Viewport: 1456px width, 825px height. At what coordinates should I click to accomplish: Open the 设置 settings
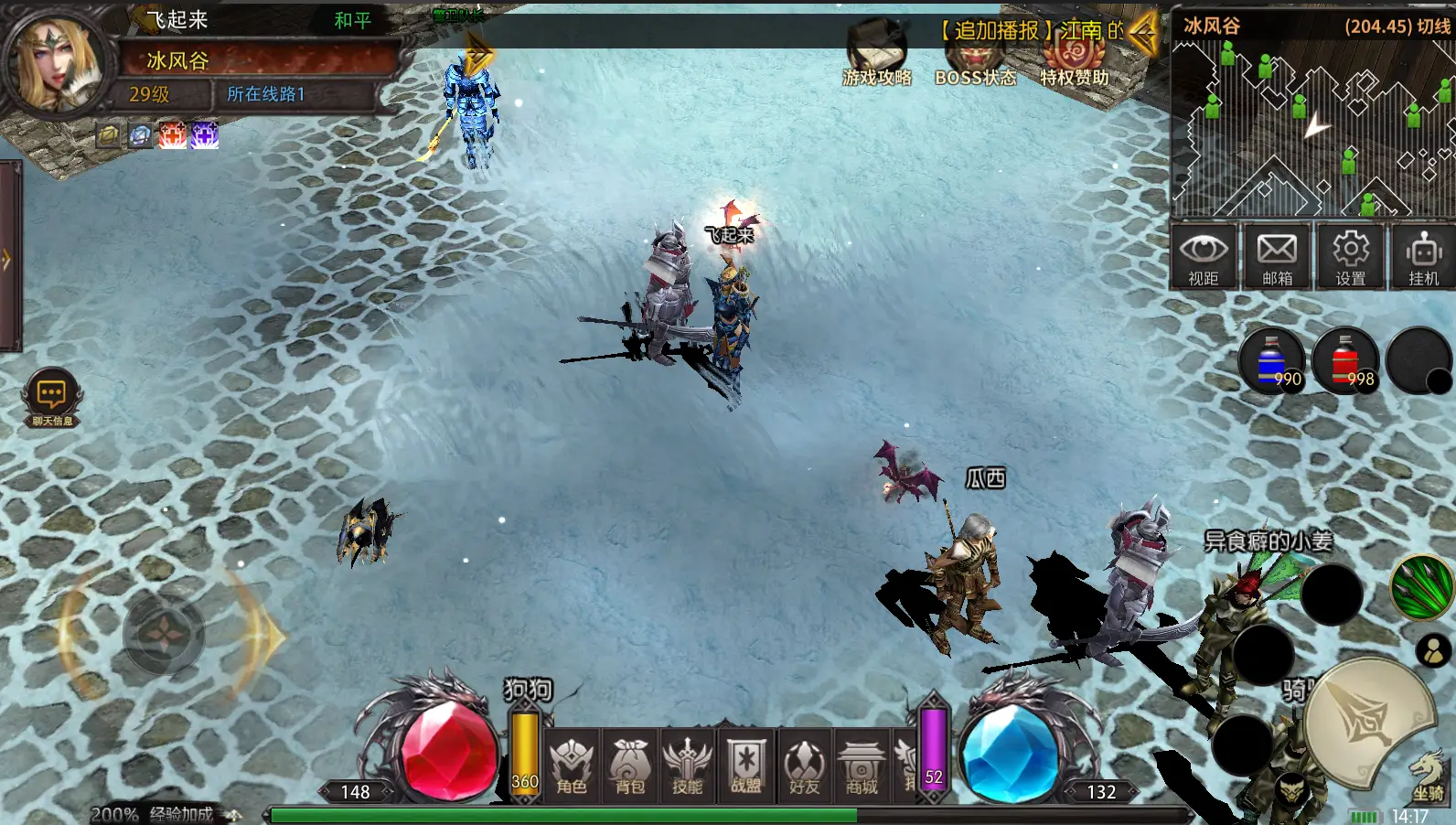[1350, 256]
